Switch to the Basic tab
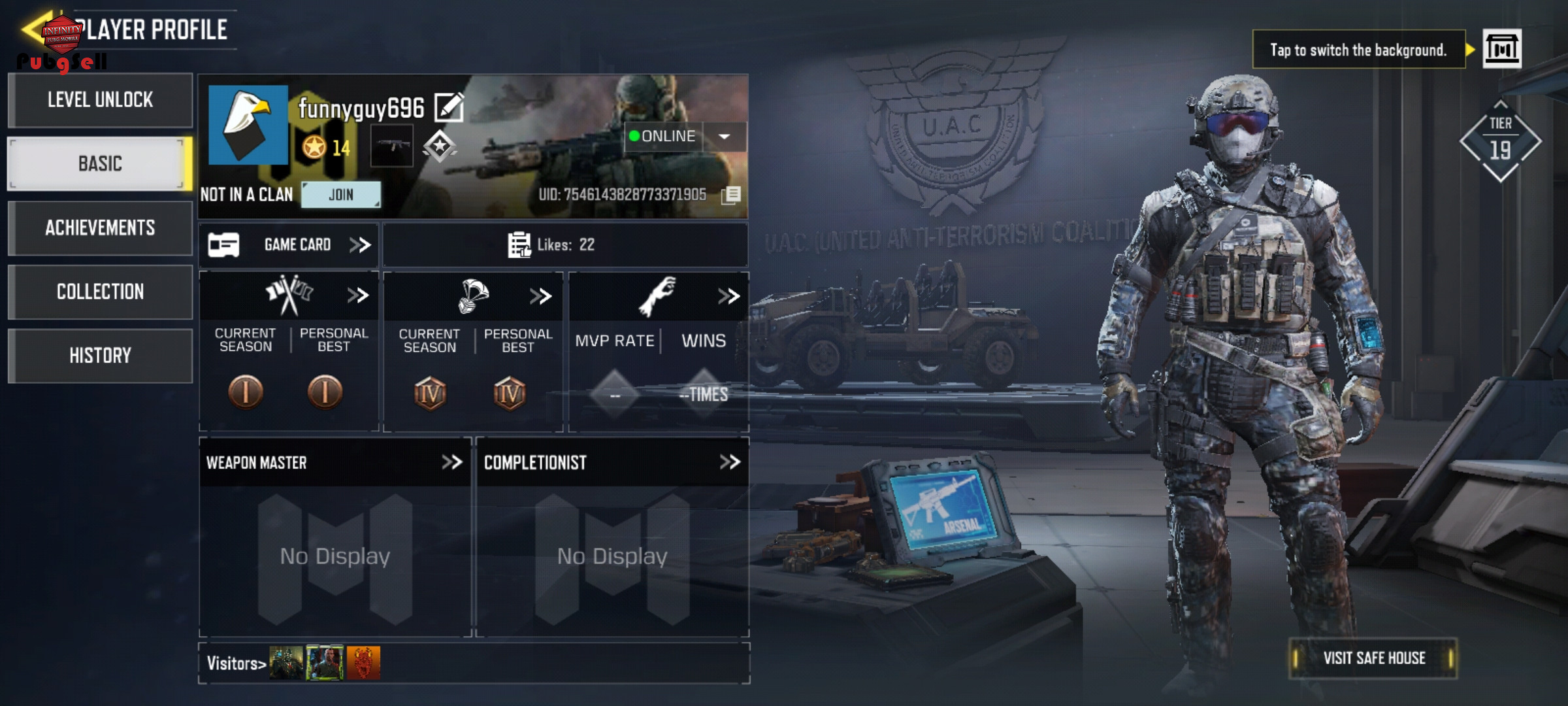This screenshot has height=706, width=1568. (x=100, y=163)
